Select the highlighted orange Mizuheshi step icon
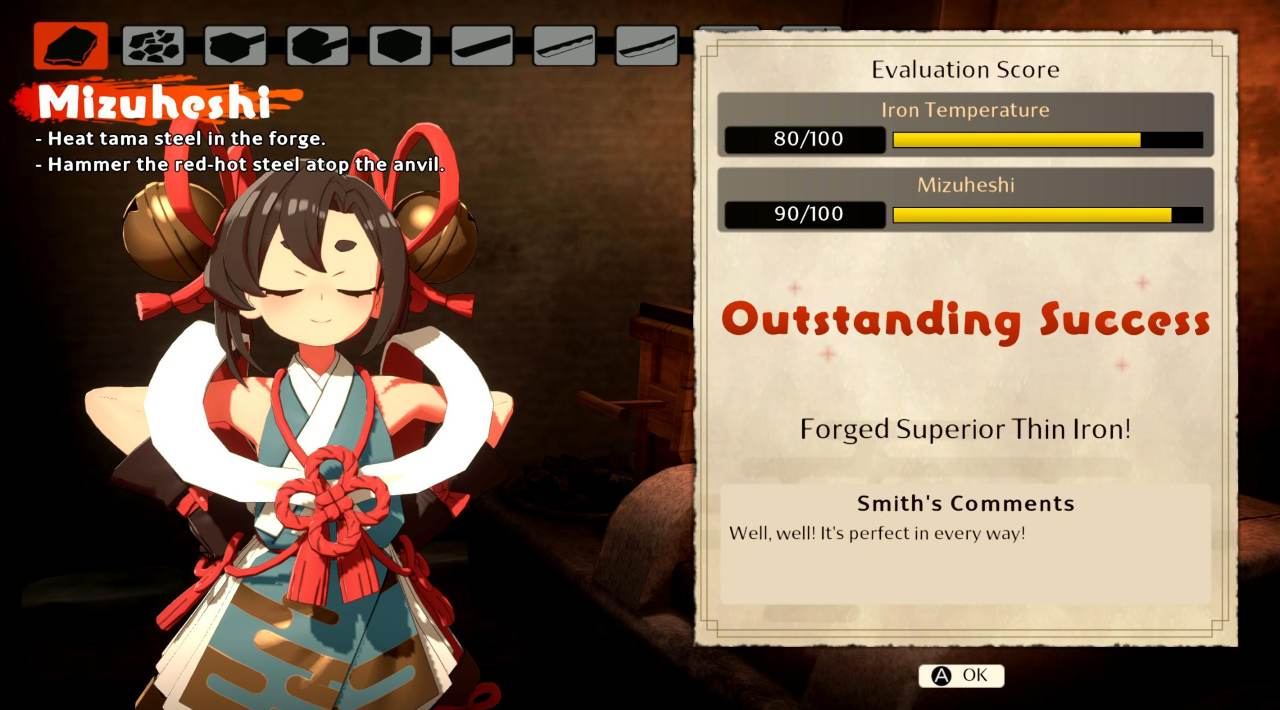The width and height of the screenshot is (1280, 710). [x=71, y=46]
